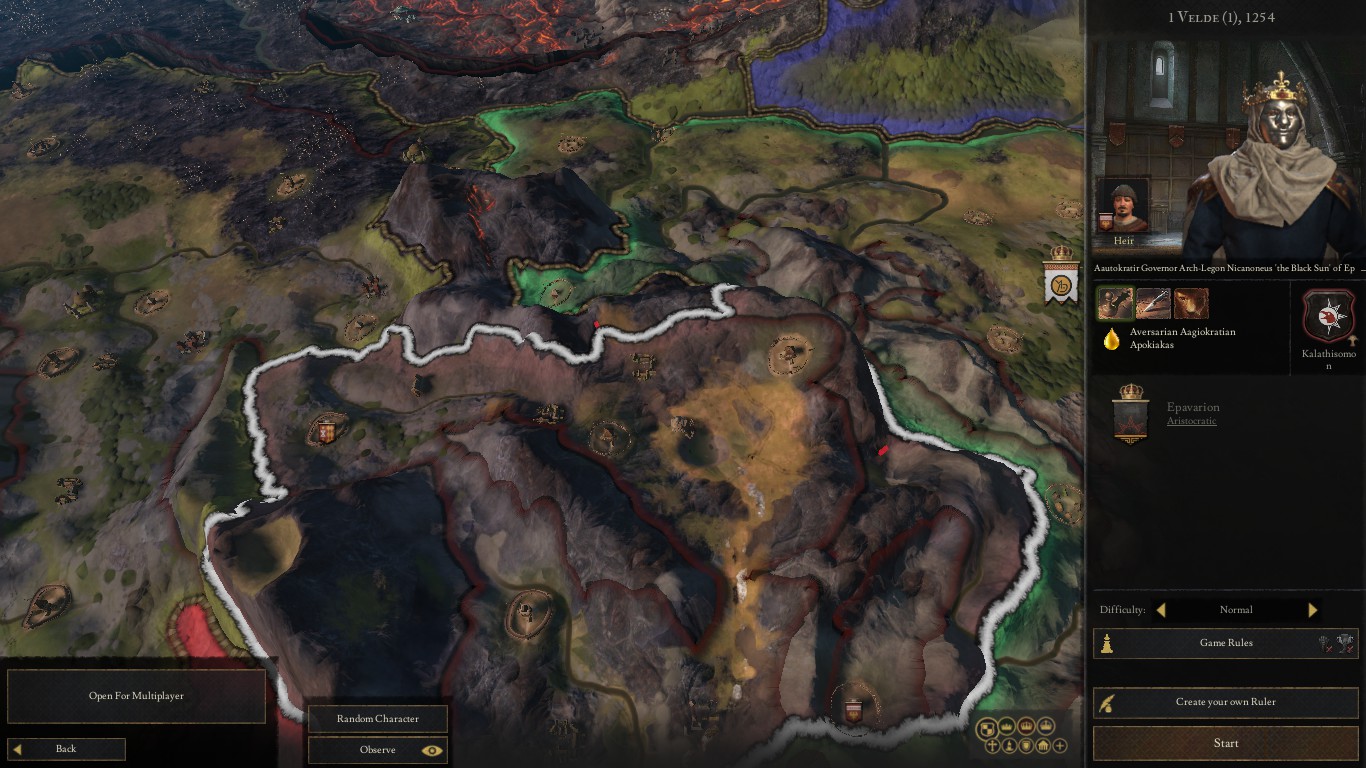
Task: Select the realms map mode shield icon
Action: pyautogui.click(x=986, y=728)
